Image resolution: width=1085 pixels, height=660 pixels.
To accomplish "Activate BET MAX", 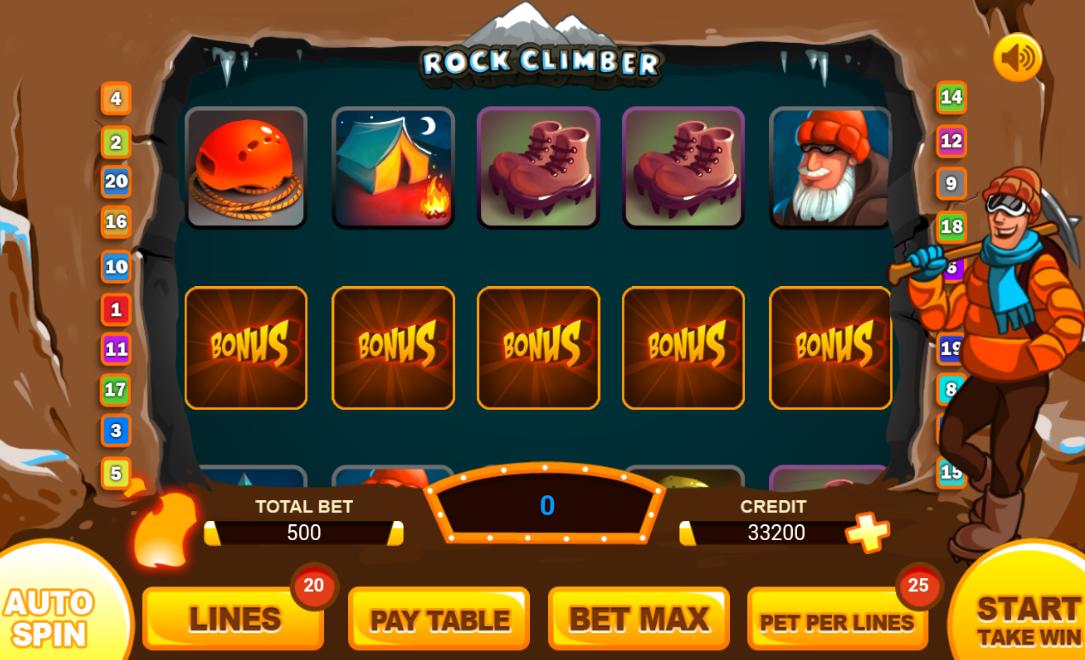I will [x=638, y=619].
